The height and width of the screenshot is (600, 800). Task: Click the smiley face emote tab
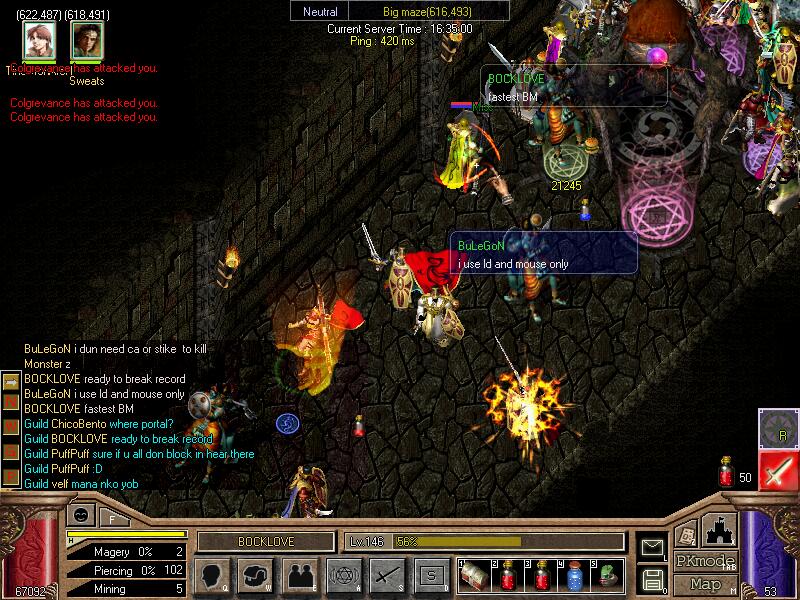(x=78, y=515)
